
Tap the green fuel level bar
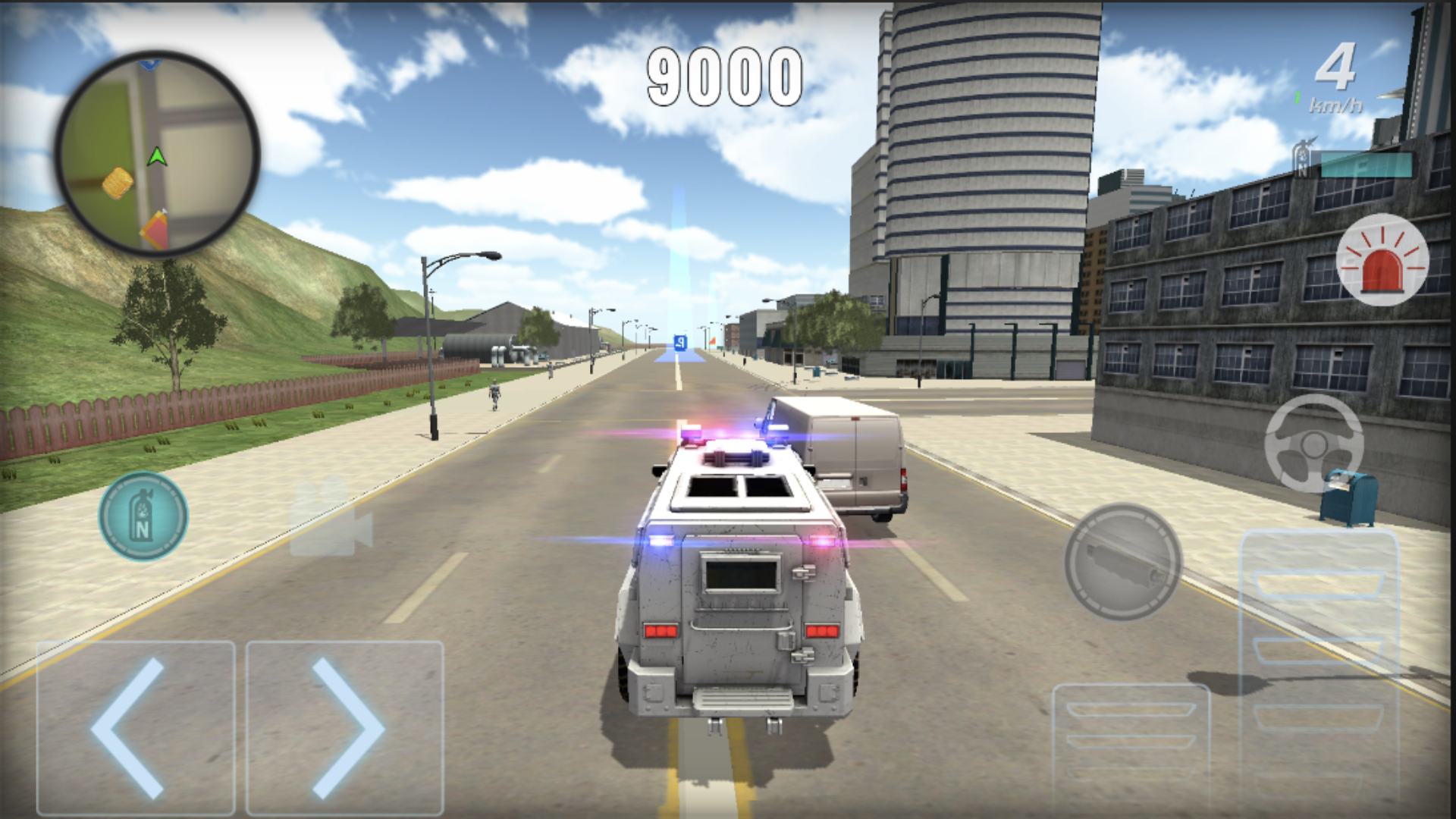click(1297, 99)
